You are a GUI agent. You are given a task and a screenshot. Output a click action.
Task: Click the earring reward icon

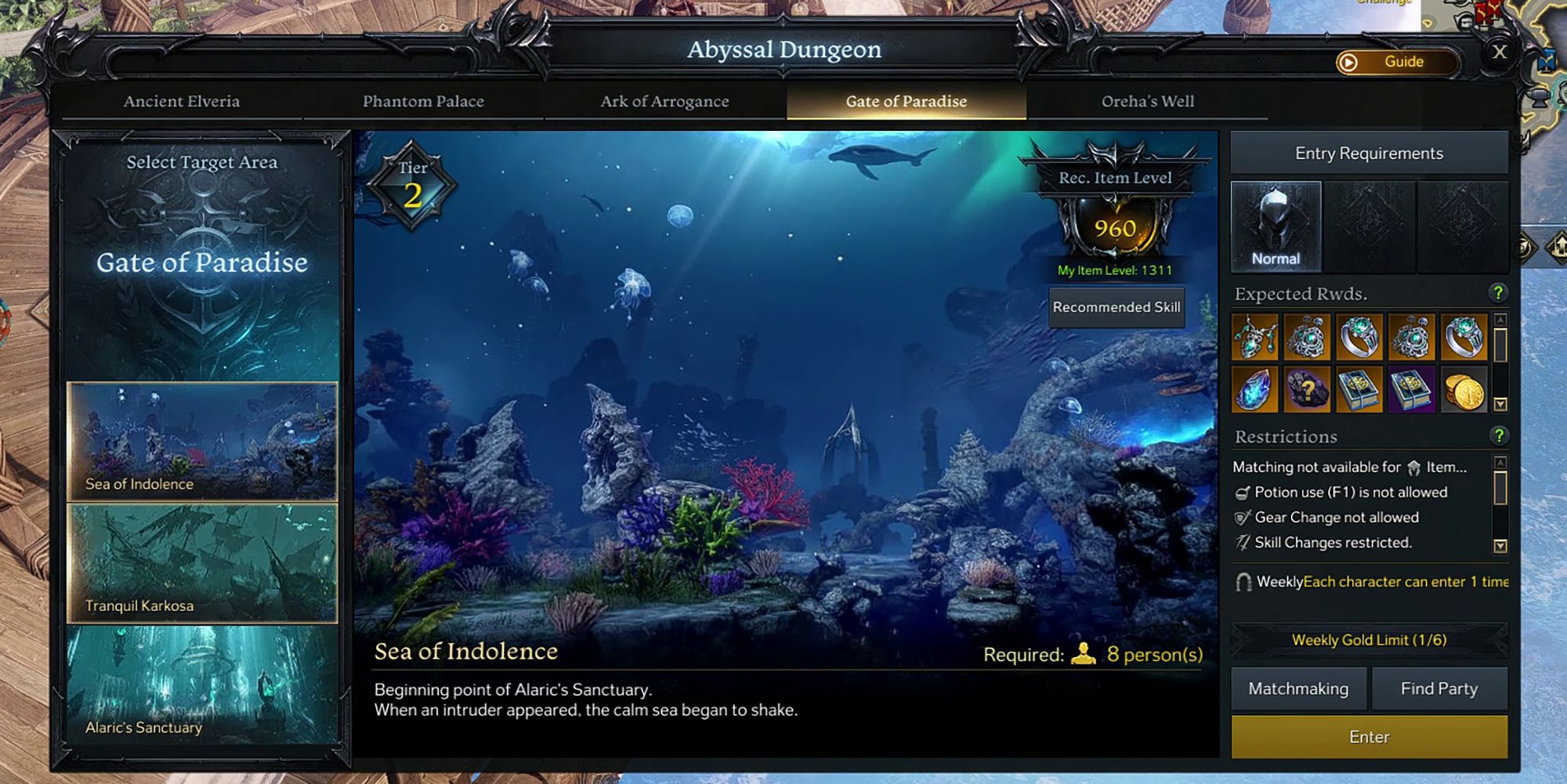1306,338
